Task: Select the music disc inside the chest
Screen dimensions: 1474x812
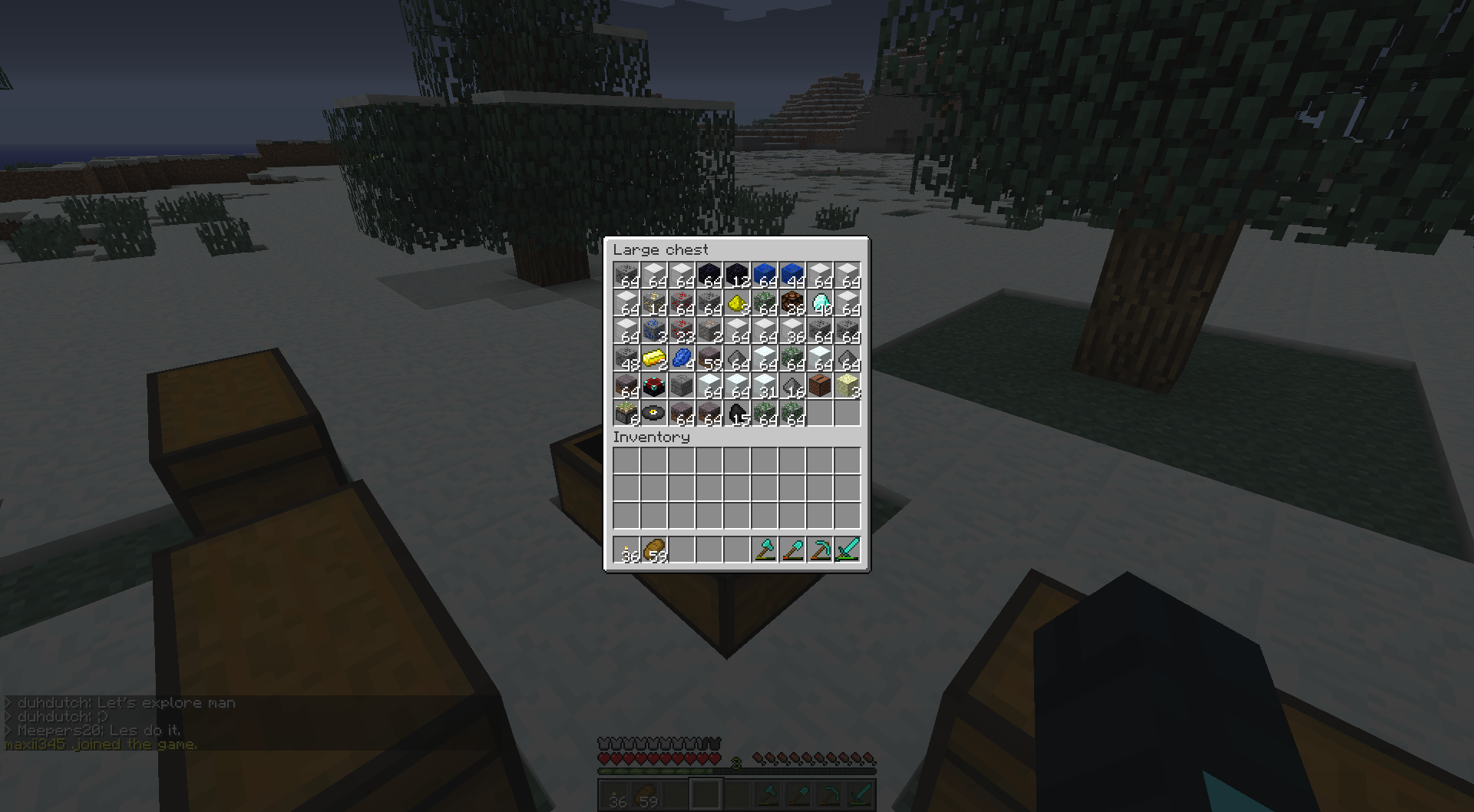Action: click(x=653, y=413)
